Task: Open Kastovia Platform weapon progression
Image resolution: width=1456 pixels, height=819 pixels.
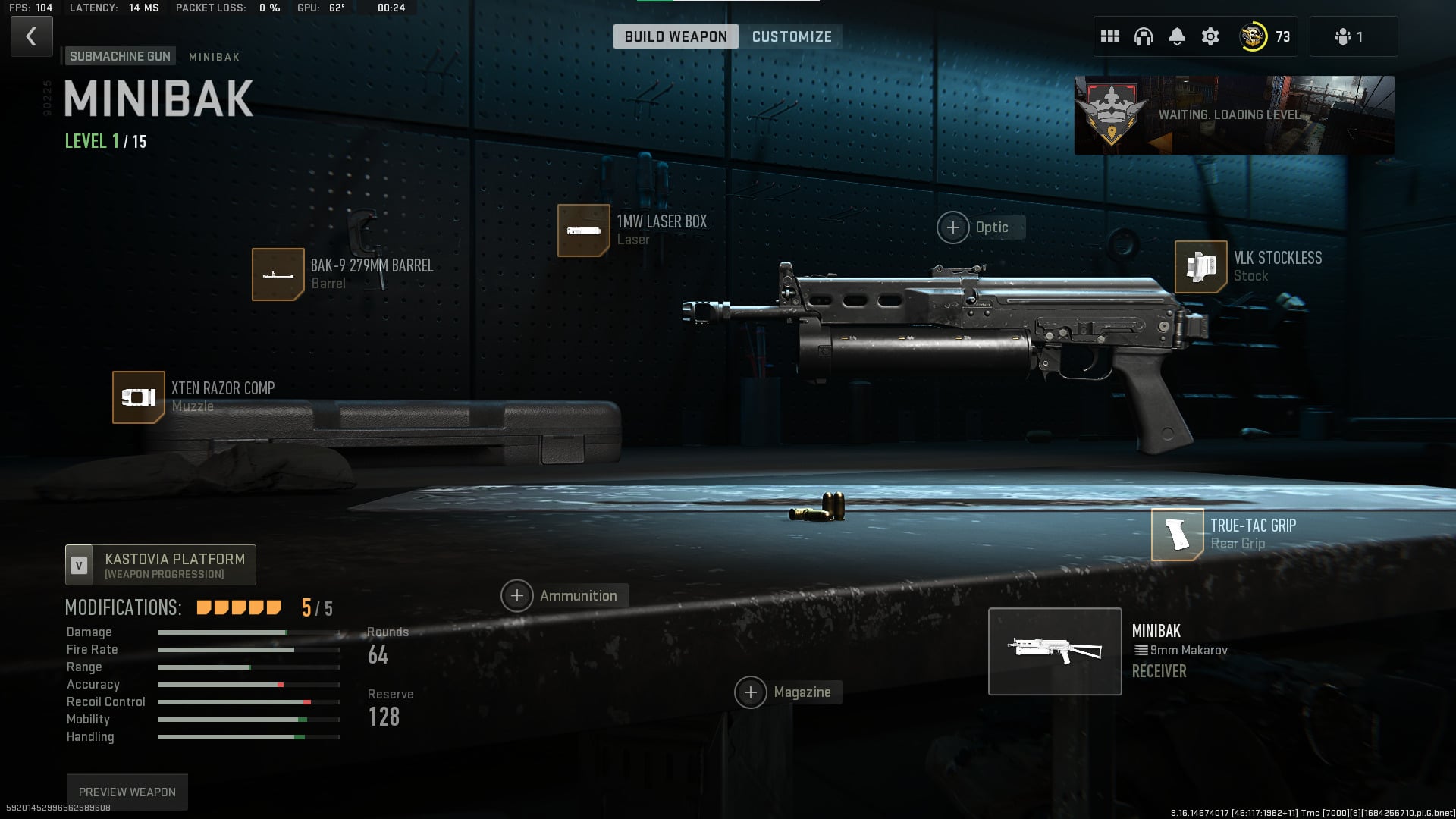Action: [161, 565]
